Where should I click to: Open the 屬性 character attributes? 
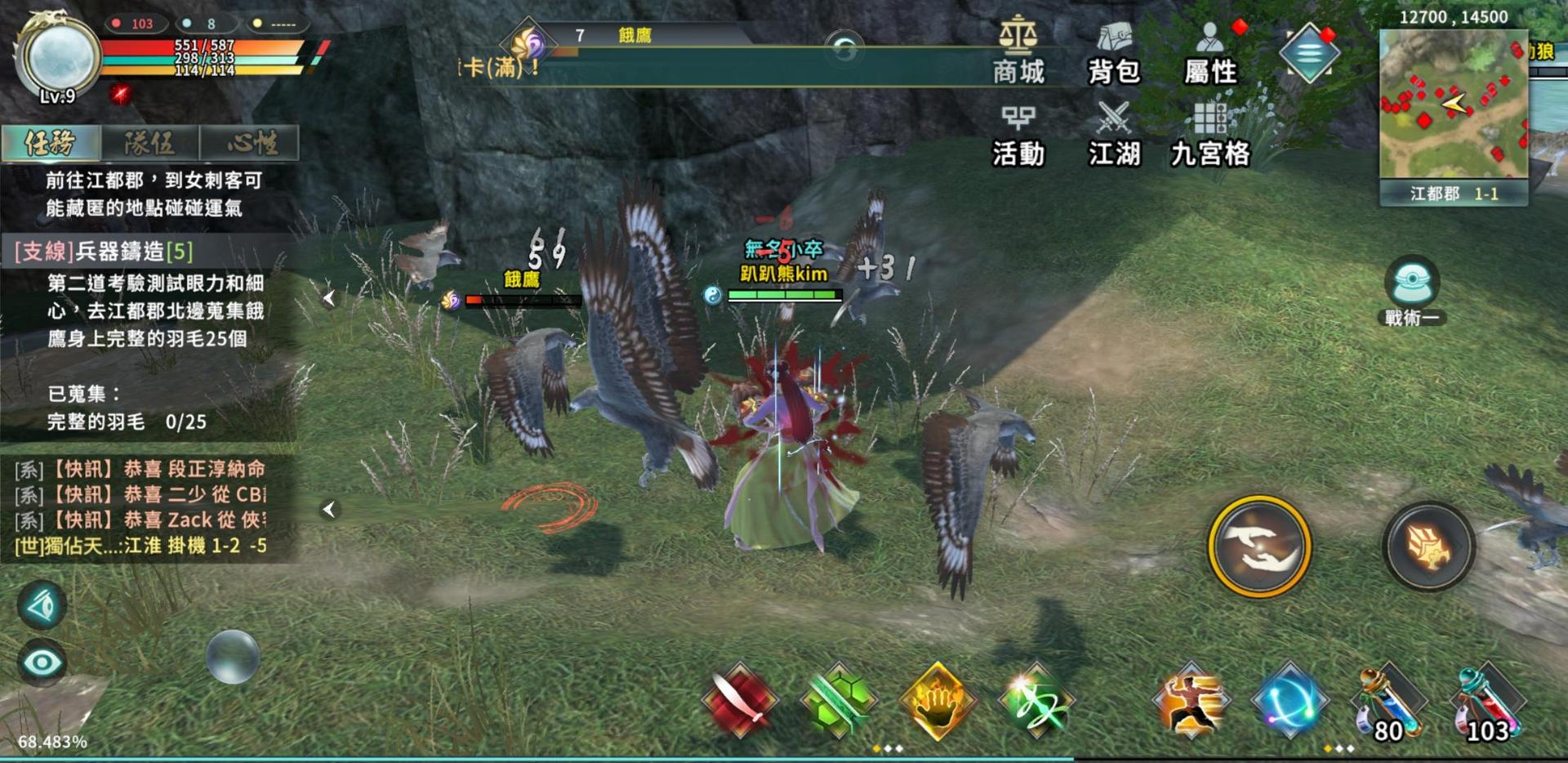1210,52
